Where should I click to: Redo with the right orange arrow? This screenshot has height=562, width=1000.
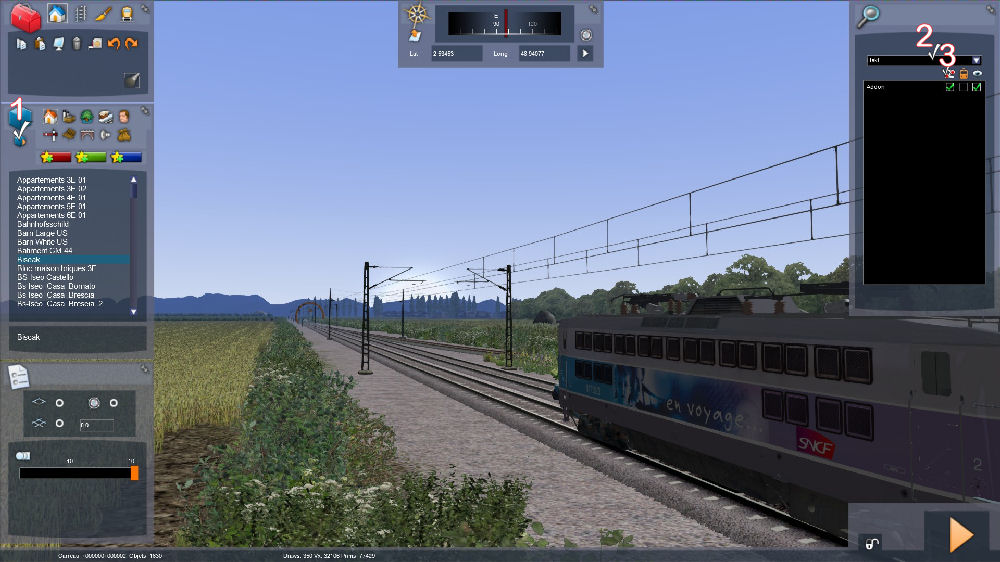(x=131, y=43)
